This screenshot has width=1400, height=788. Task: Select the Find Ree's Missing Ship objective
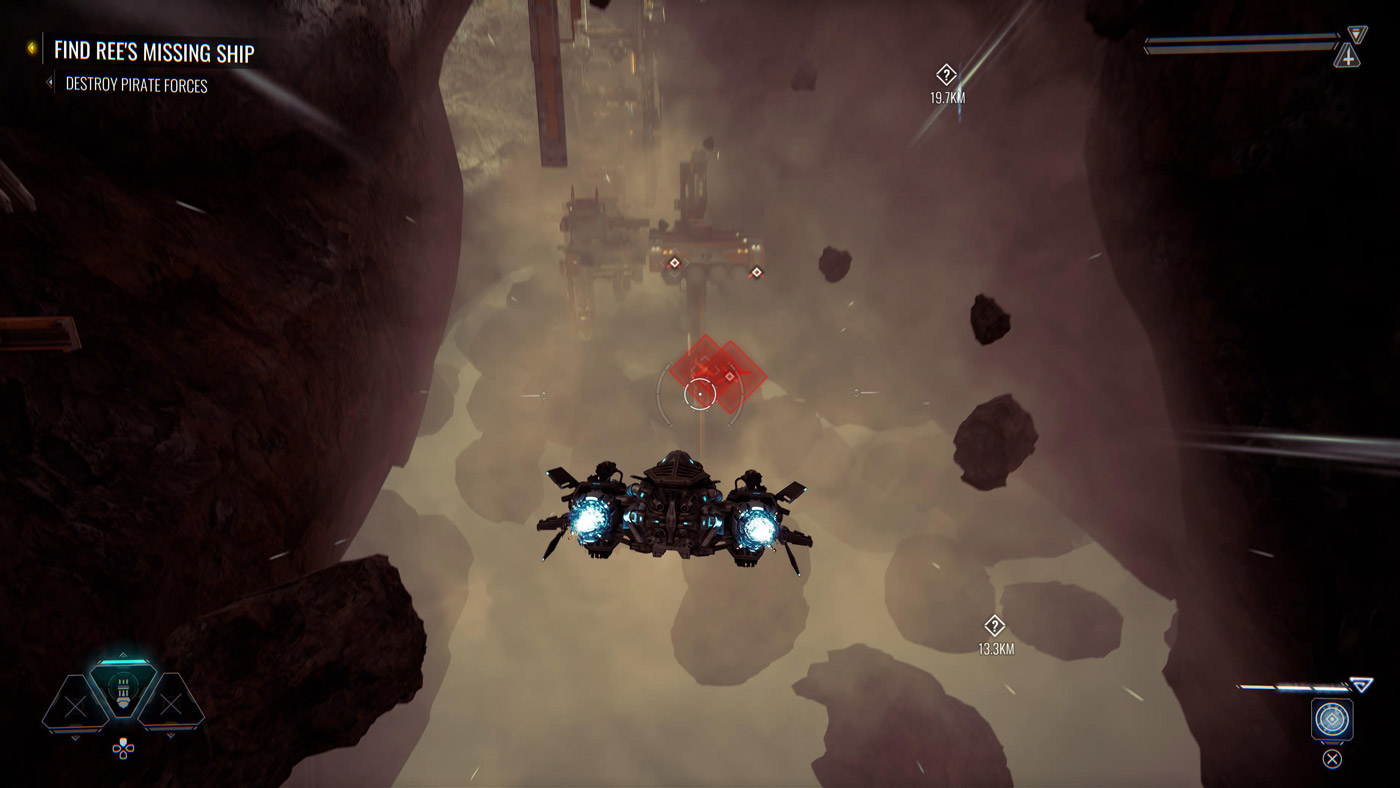point(154,51)
